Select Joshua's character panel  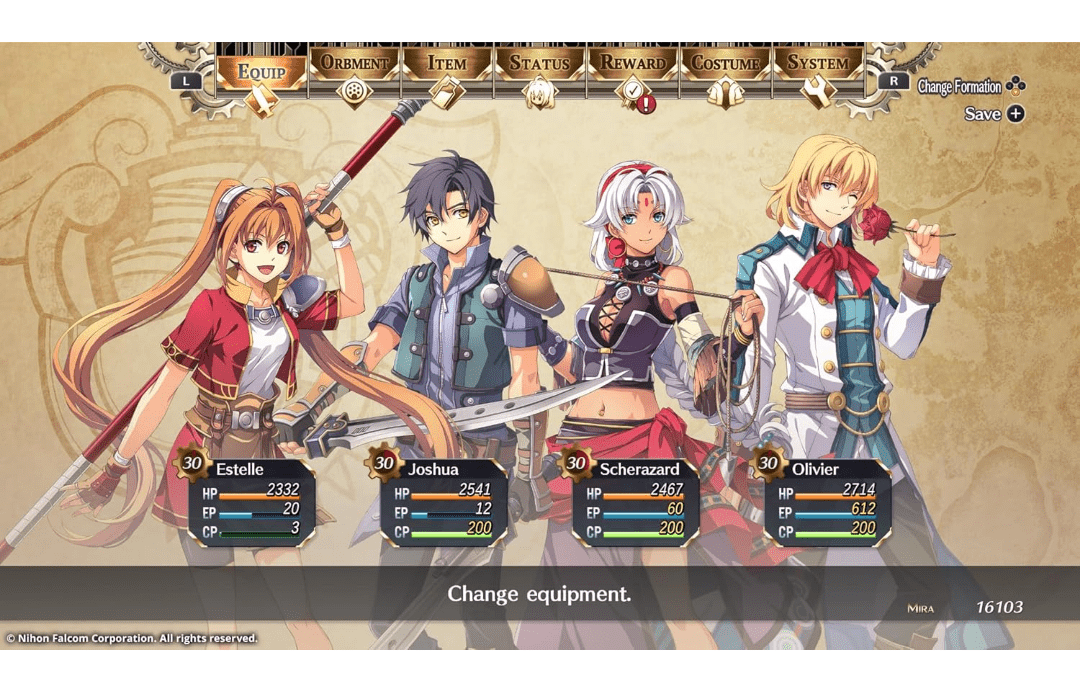pos(444,501)
